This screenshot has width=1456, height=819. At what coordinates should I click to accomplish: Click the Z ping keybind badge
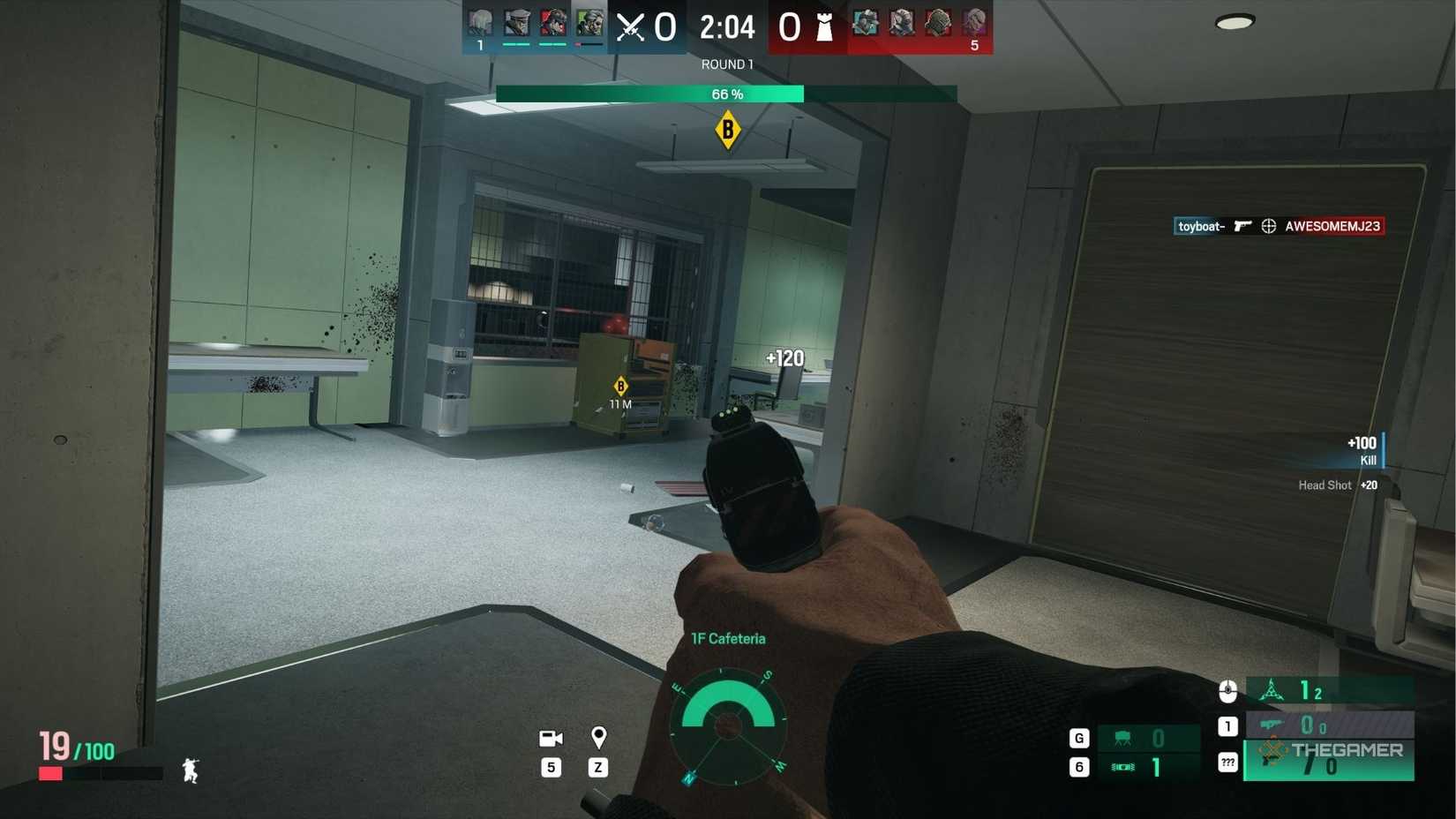point(598,768)
